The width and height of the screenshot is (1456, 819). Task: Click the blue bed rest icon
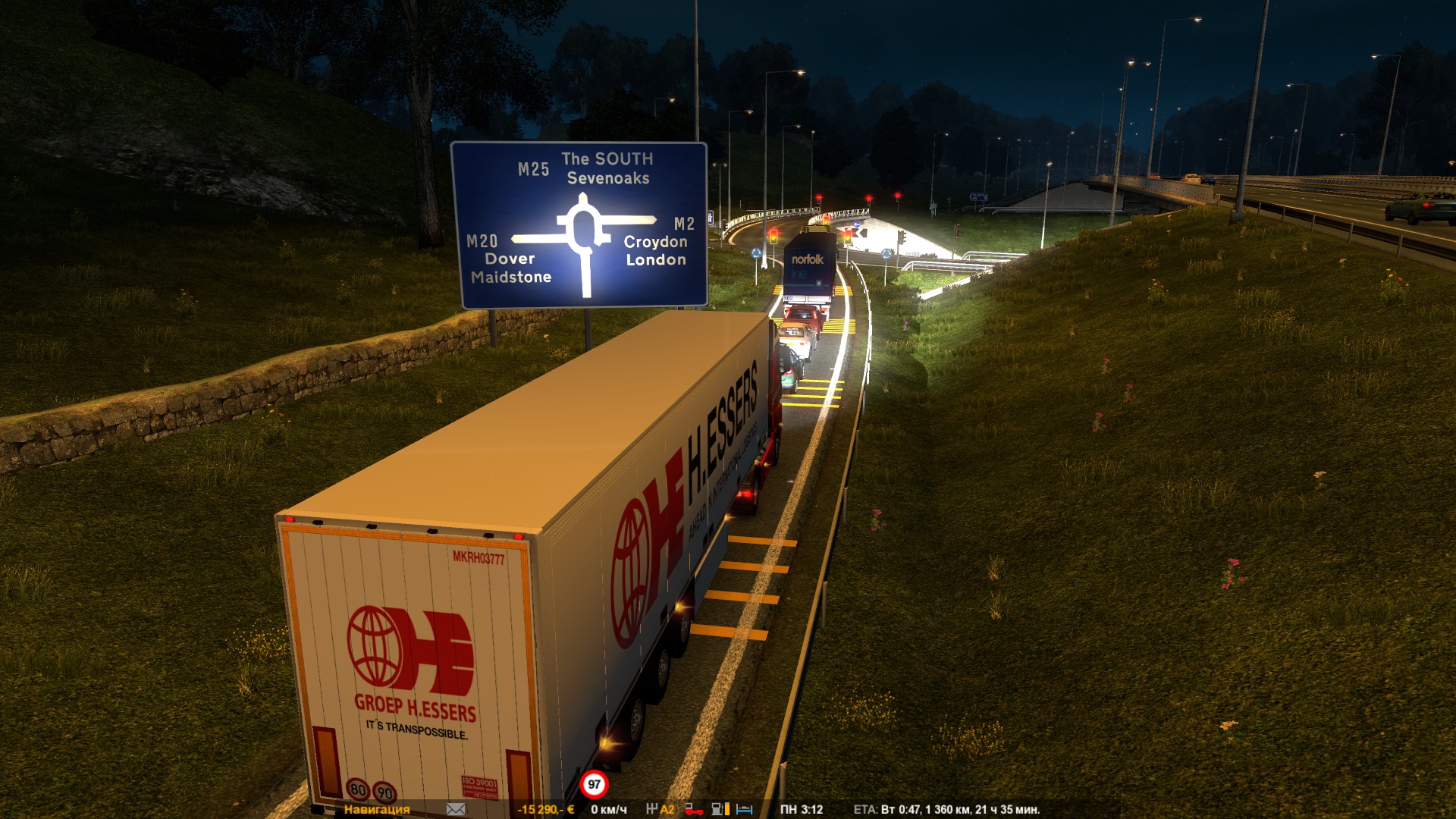point(744,809)
